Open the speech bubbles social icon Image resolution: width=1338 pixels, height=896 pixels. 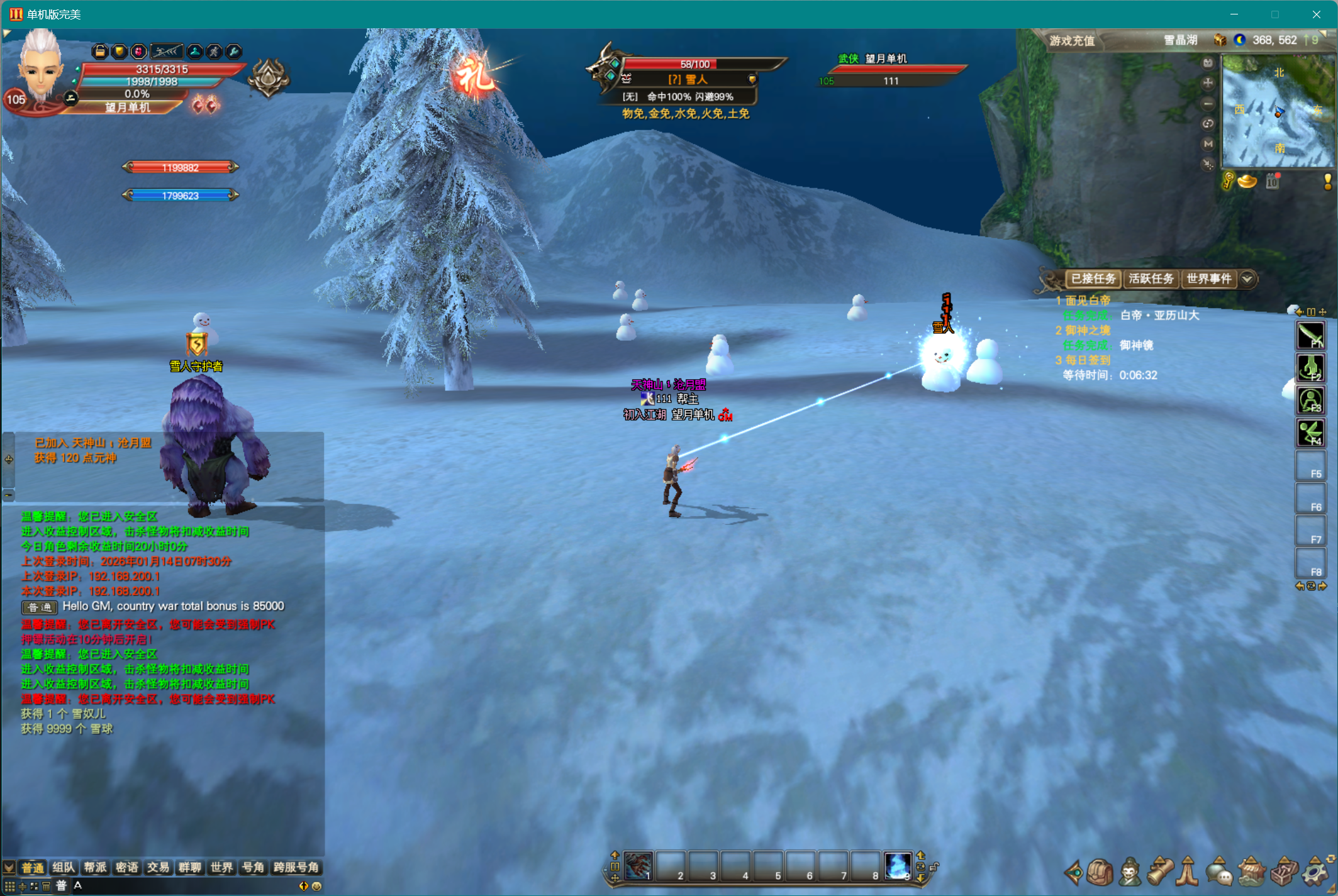click(1220, 872)
